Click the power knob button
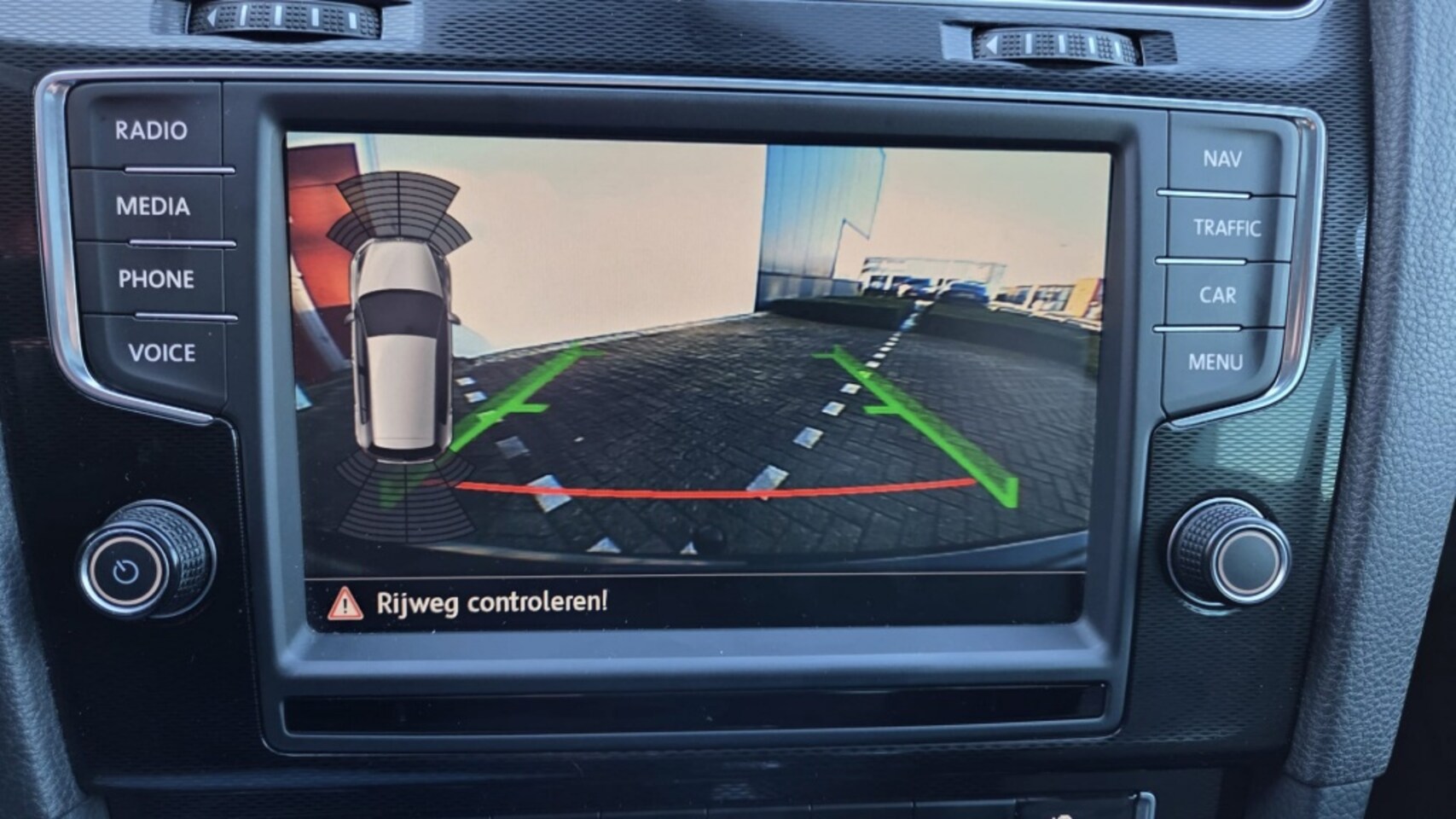 [x=127, y=570]
